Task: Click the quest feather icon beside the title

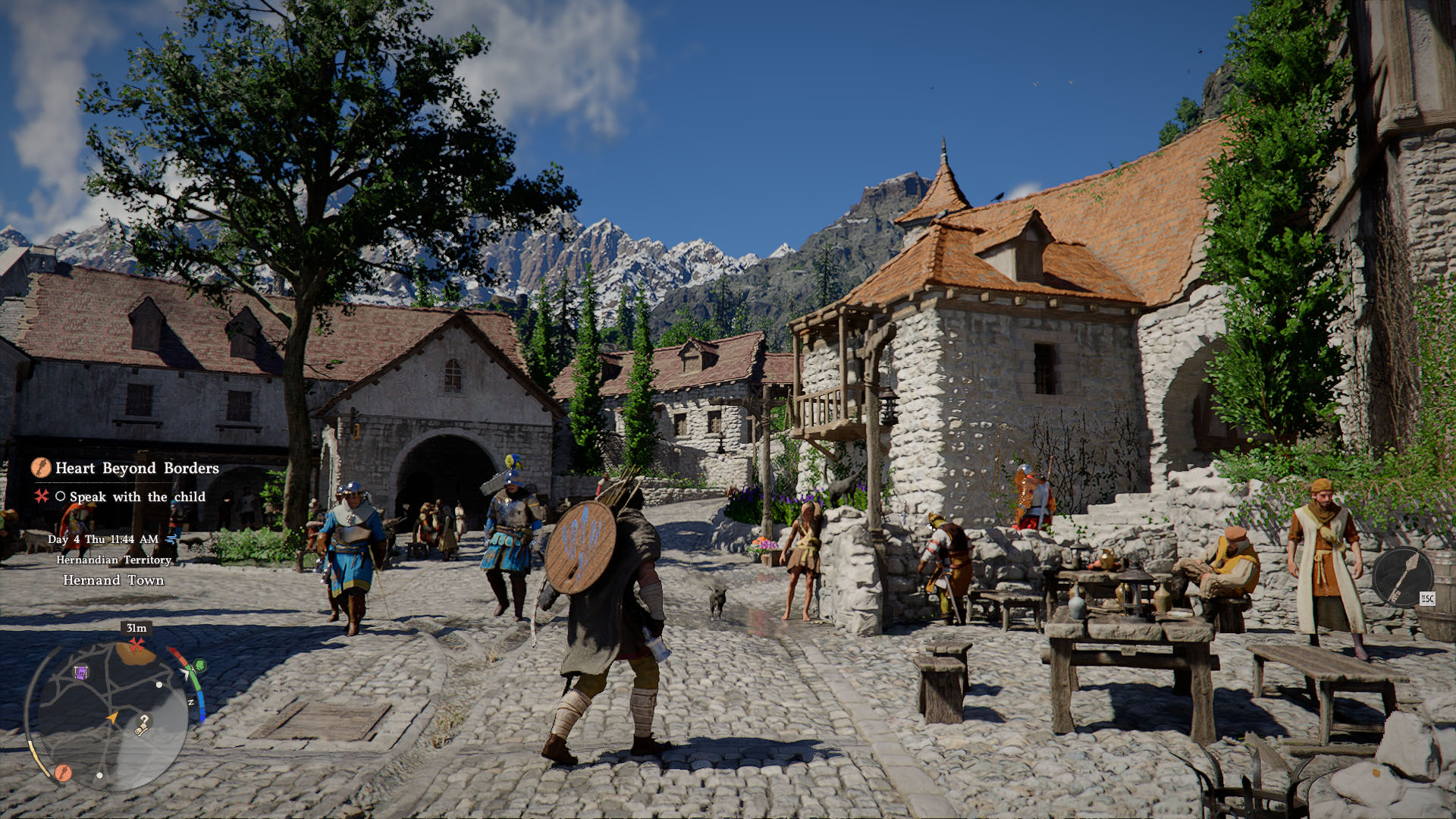Action: 41,468
